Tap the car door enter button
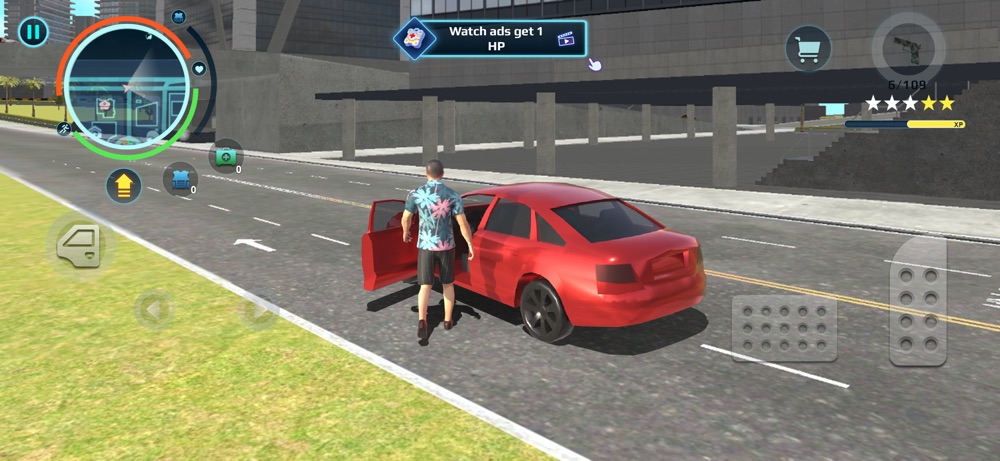The image size is (1000, 461). [x=81, y=245]
